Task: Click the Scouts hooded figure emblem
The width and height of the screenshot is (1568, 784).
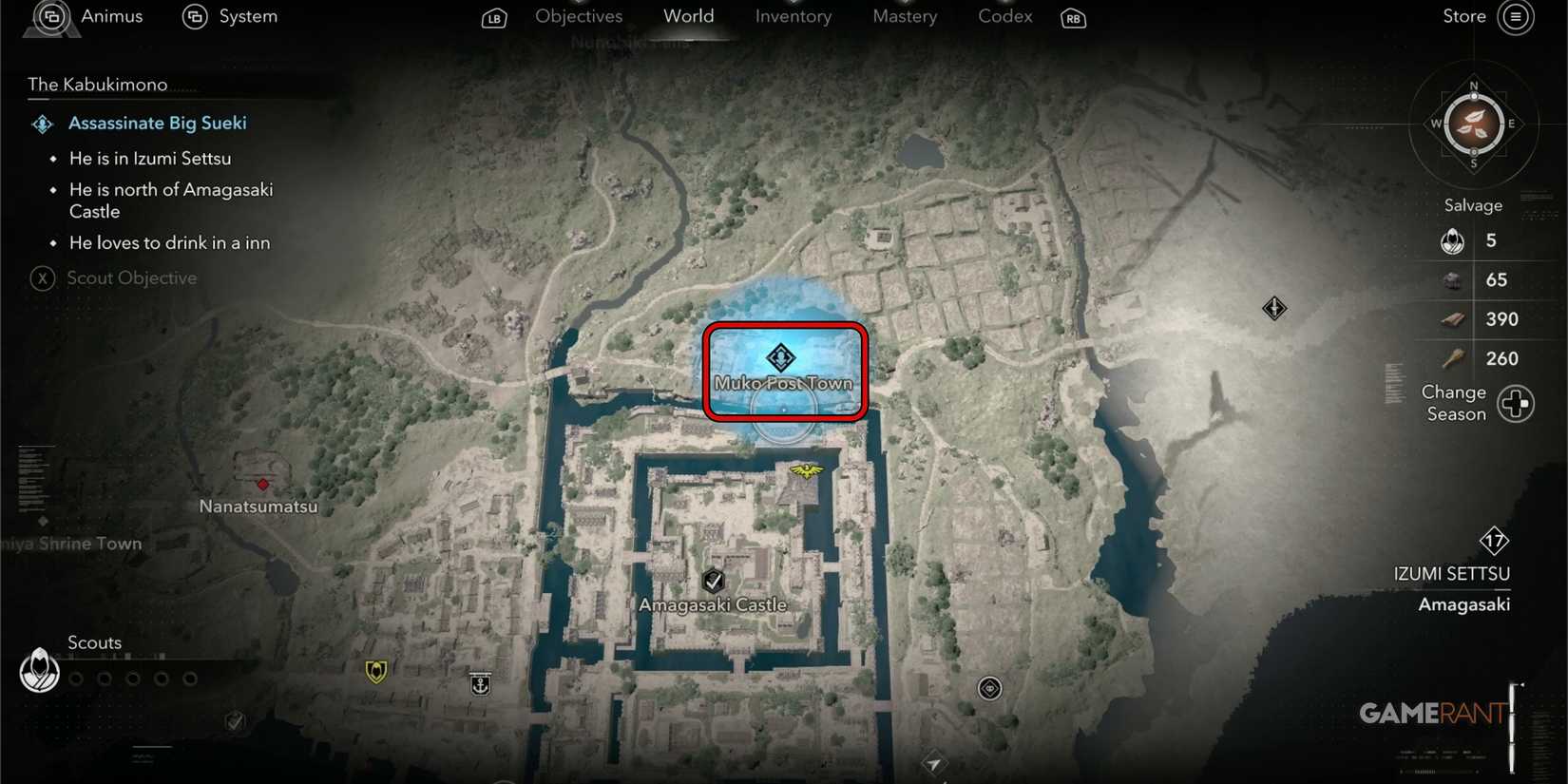Action: (x=38, y=671)
